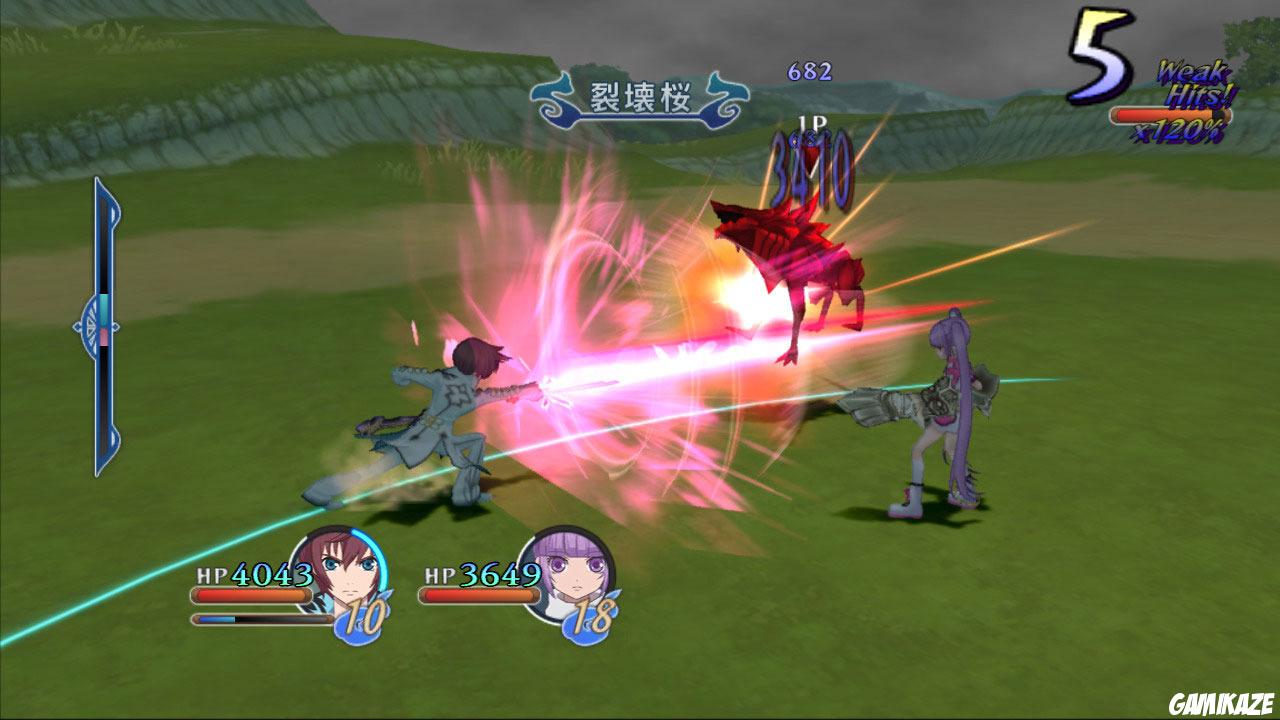Click the blue CC number 10 badge
The height and width of the screenshot is (720, 1280).
tap(362, 617)
